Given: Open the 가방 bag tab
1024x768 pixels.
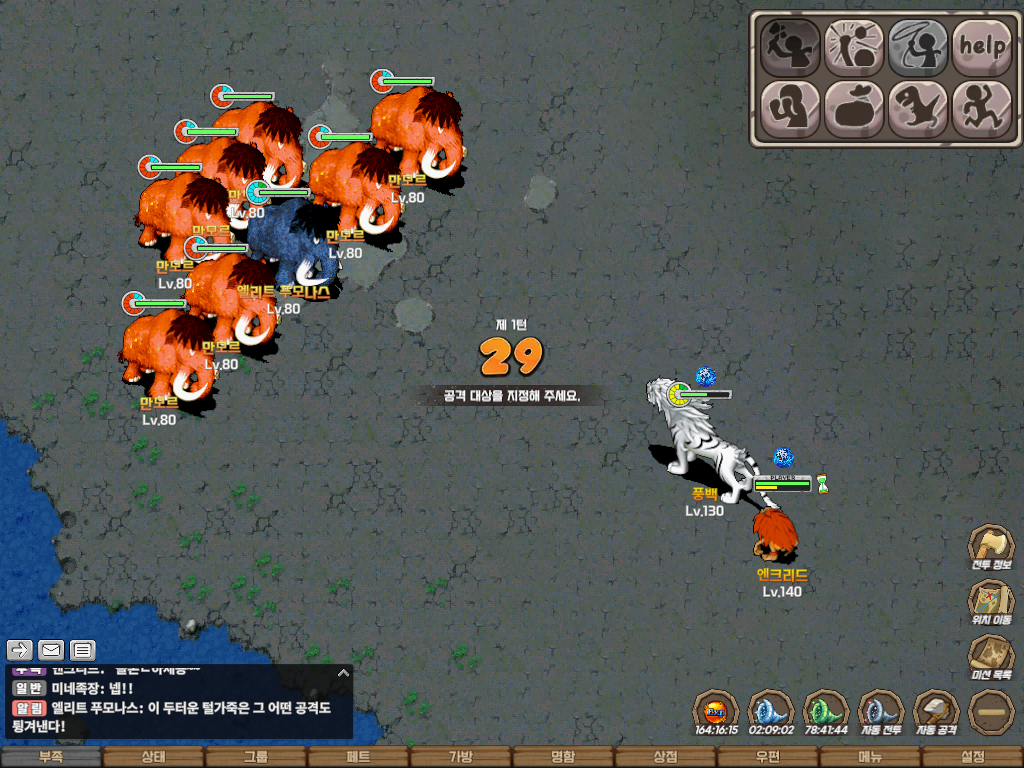Looking at the screenshot, I should pyautogui.click(x=460, y=757).
